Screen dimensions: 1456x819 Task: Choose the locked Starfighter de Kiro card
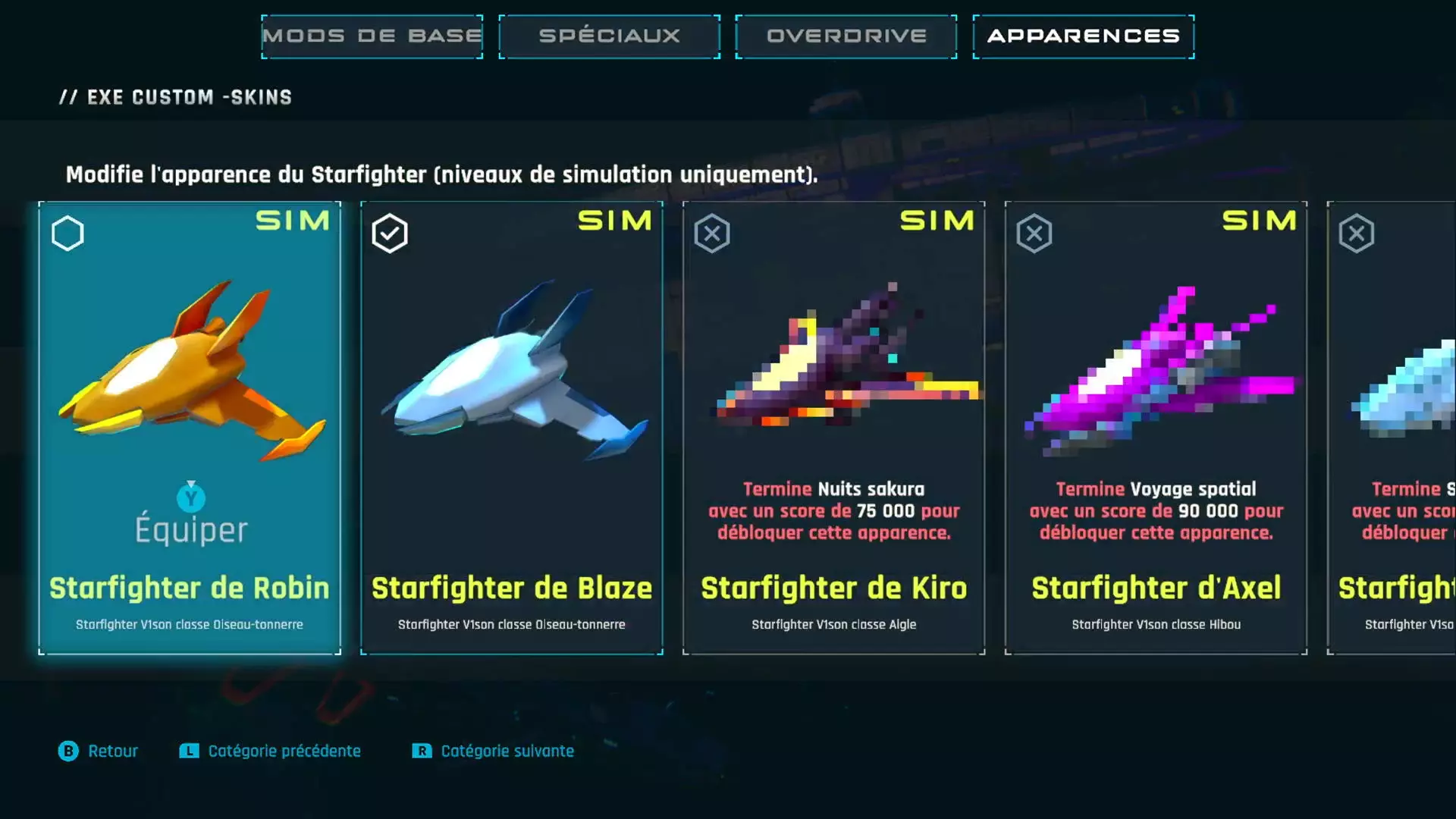tap(833, 427)
